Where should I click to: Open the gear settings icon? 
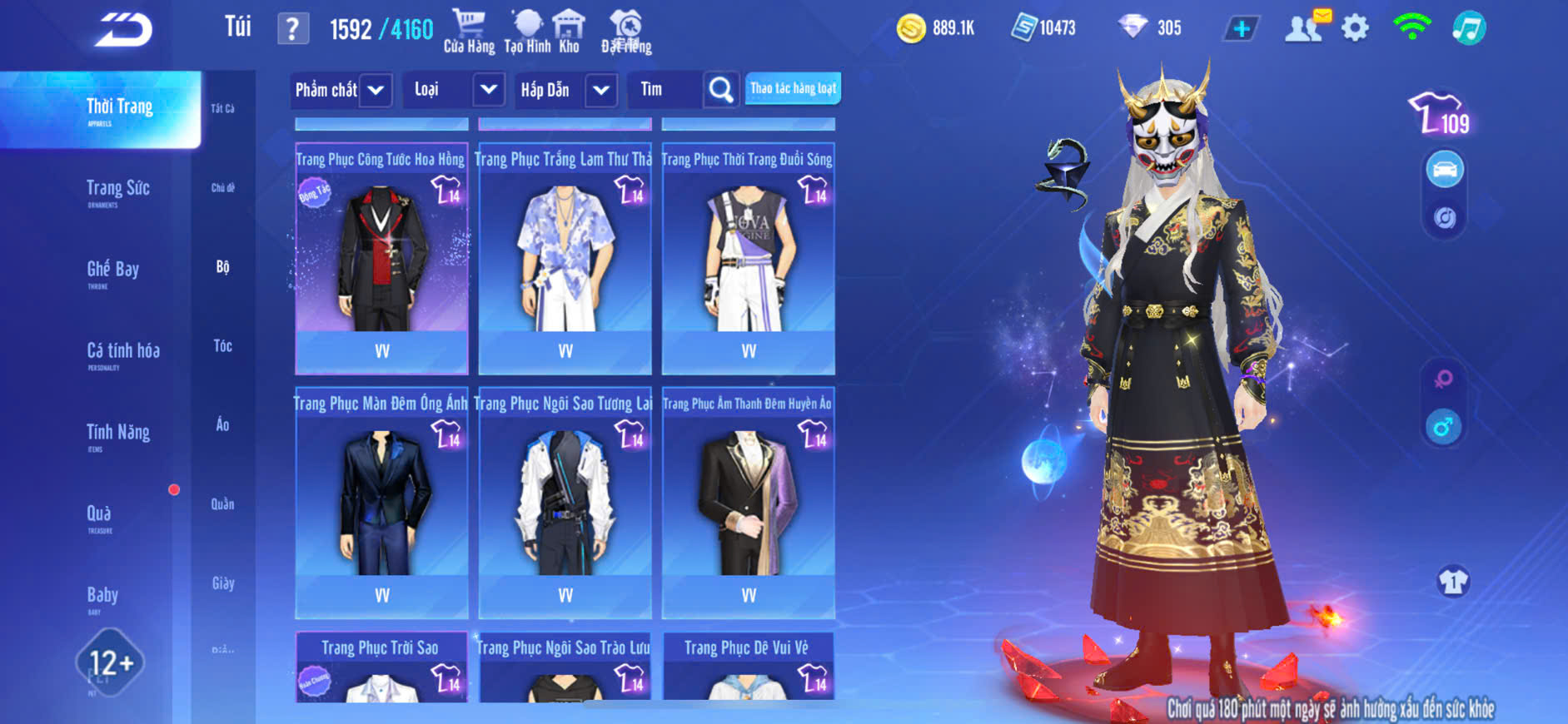coord(1355,28)
